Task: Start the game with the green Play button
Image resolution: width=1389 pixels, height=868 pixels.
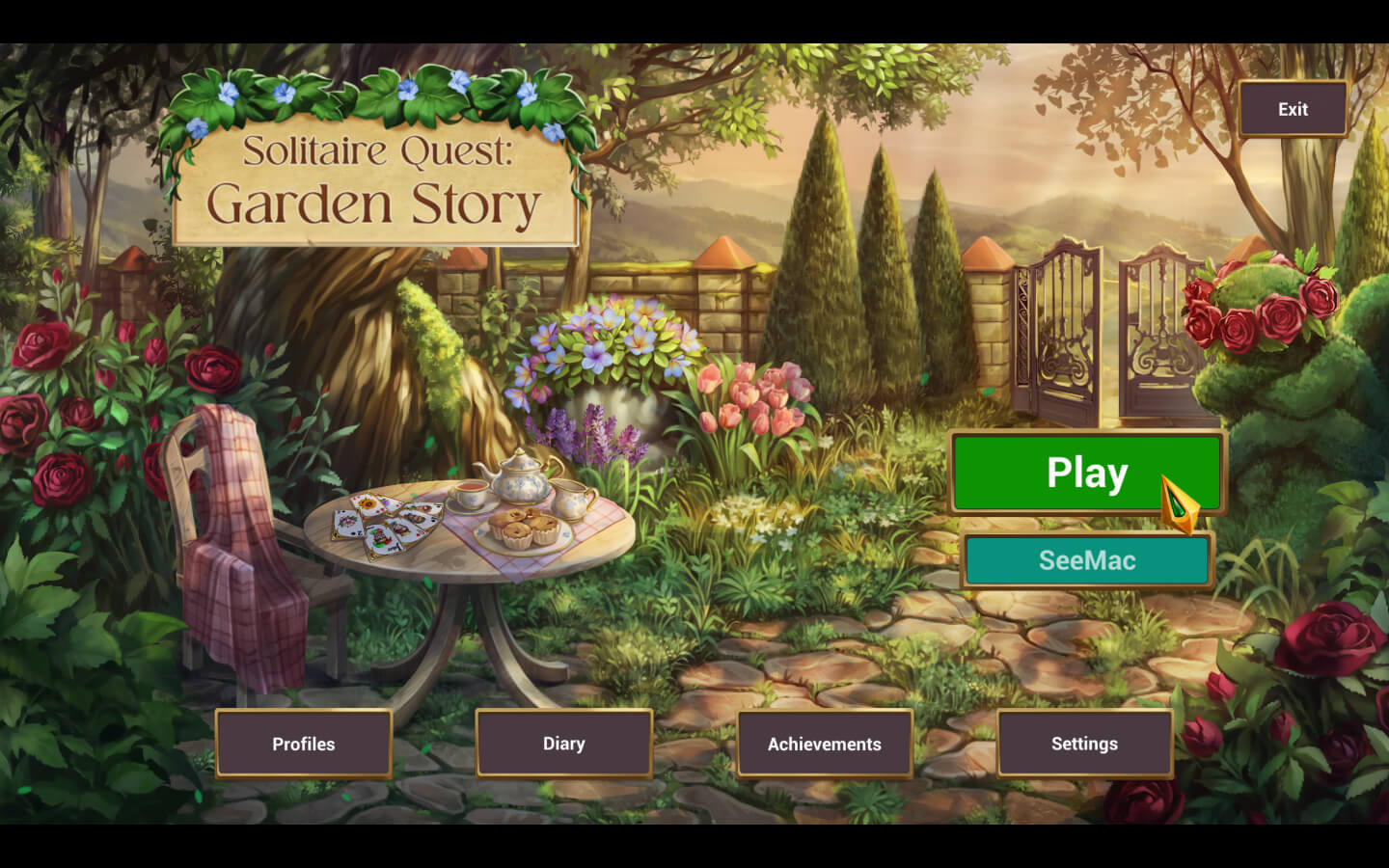Action: tap(1086, 473)
